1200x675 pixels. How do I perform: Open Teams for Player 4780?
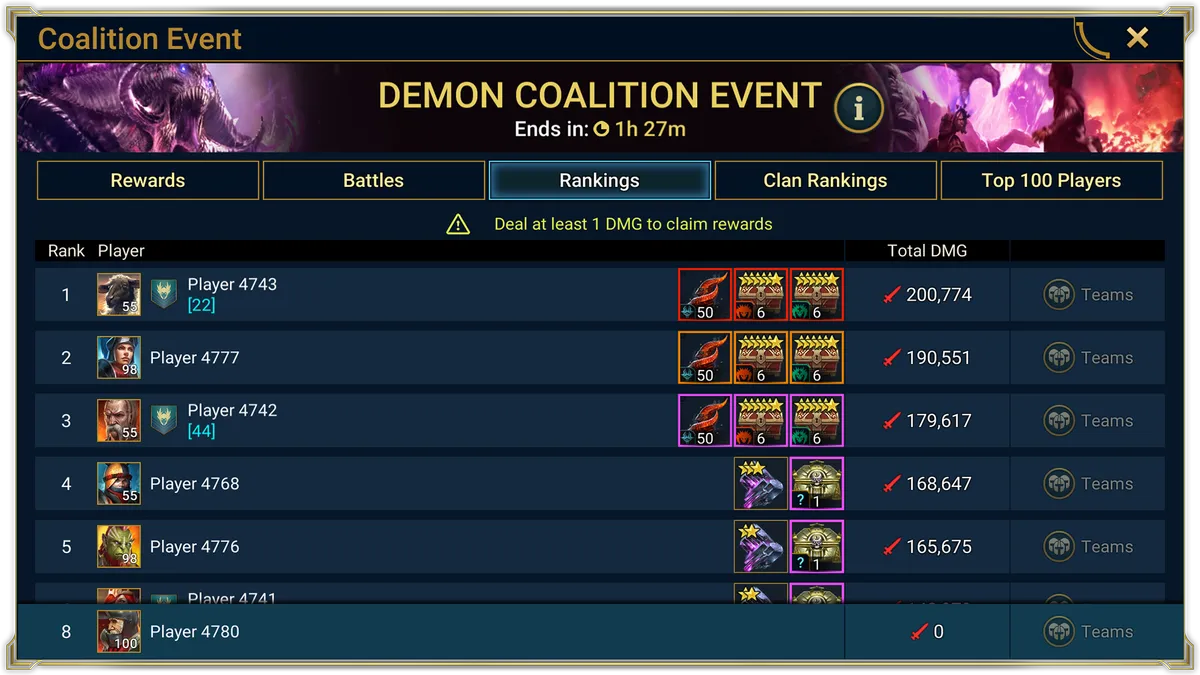coord(1088,632)
